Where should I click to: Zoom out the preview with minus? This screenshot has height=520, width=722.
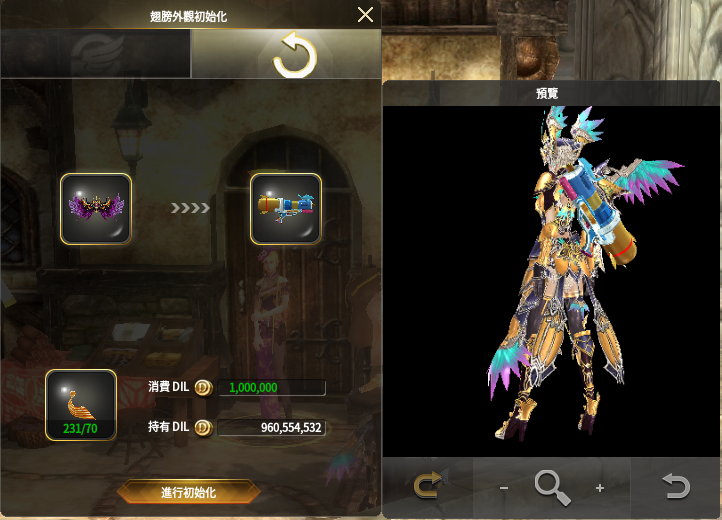pyautogui.click(x=503, y=488)
